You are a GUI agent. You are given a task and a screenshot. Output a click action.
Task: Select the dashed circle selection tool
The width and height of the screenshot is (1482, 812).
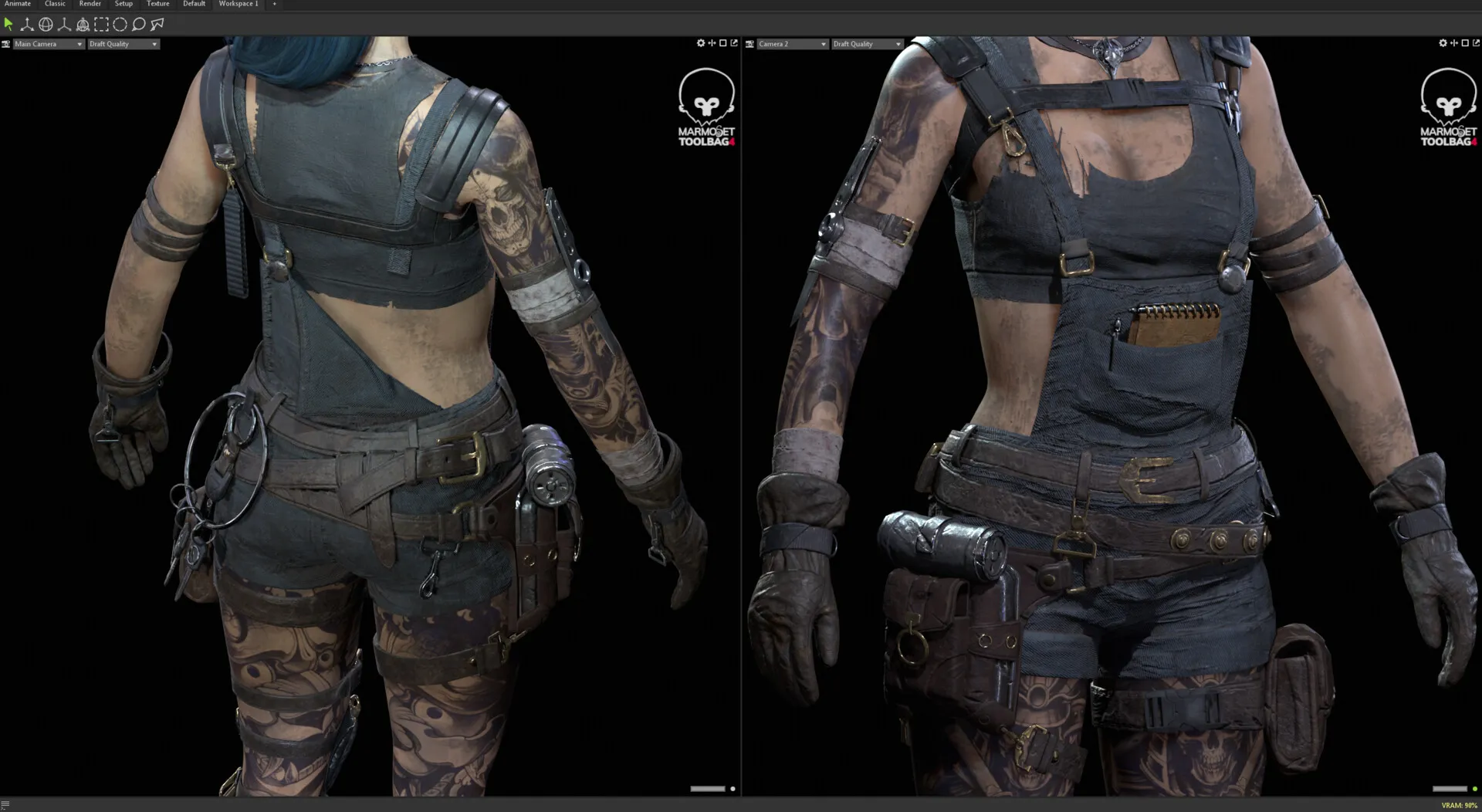[x=120, y=25]
